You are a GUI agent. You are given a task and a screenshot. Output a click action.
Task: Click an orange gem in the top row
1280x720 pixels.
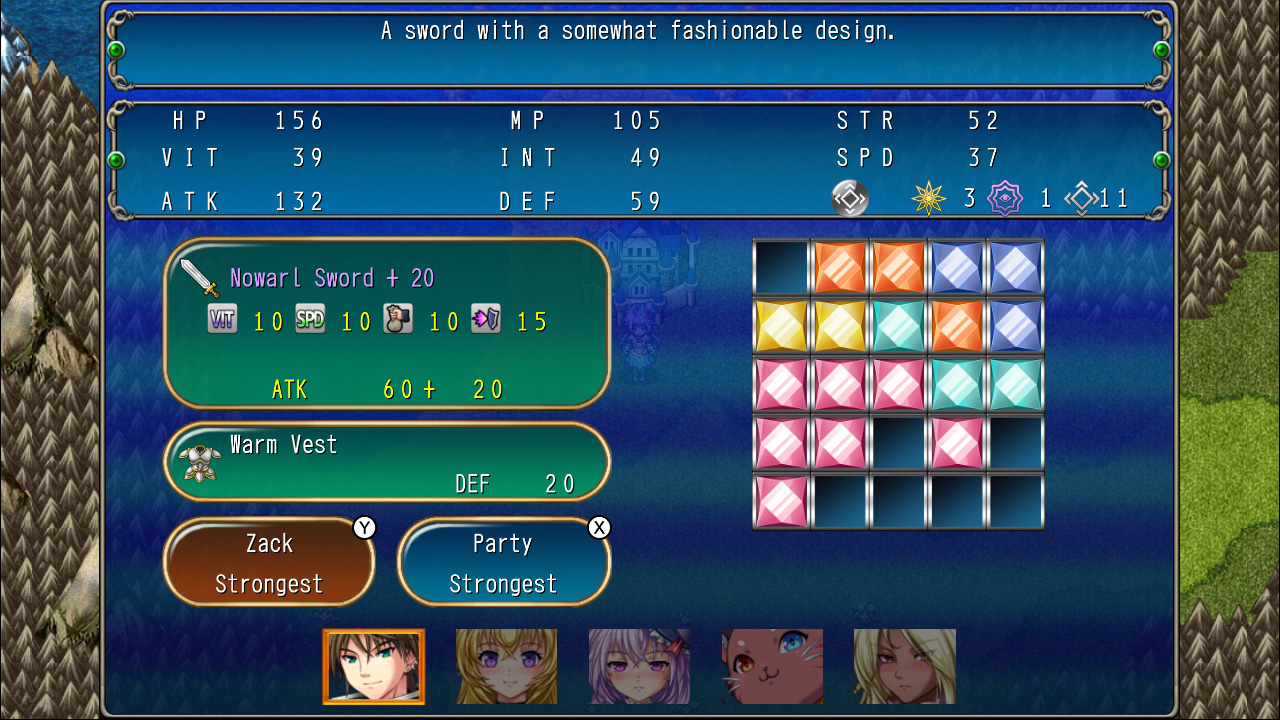click(x=840, y=268)
